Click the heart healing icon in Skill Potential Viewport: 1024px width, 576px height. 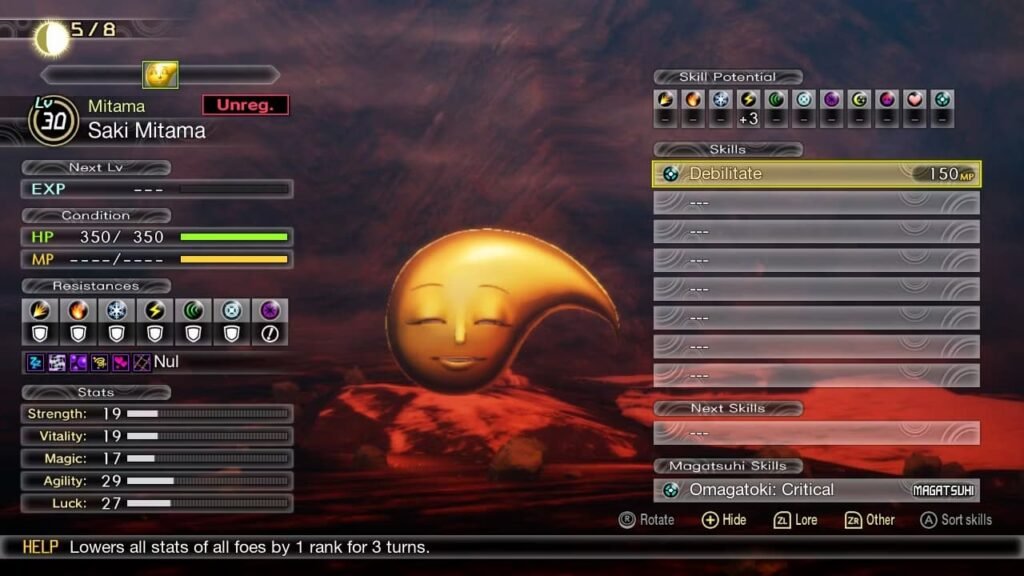coord(913,100)
